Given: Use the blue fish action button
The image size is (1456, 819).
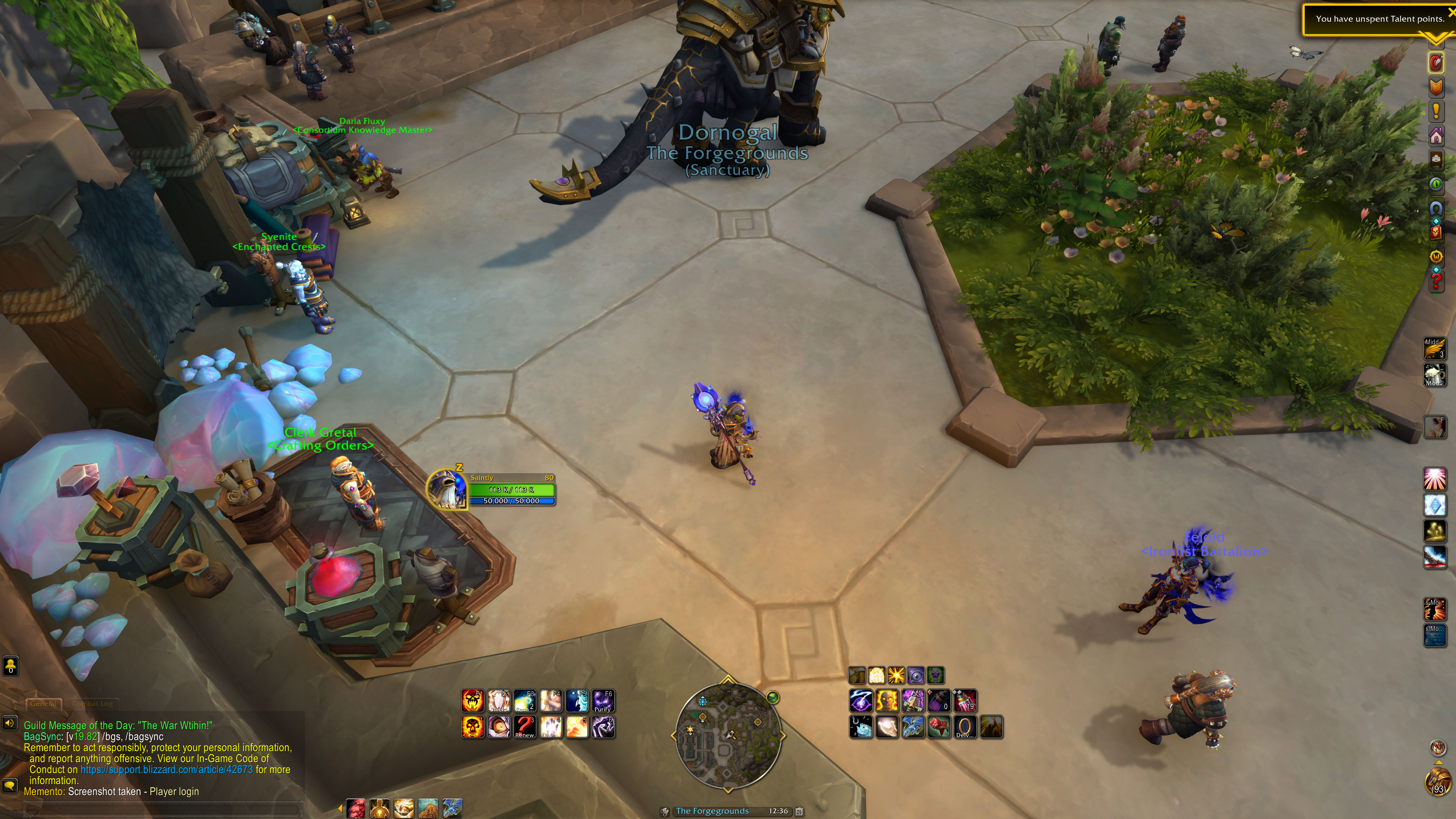Looking at the screenshot, I should [861, 727].
